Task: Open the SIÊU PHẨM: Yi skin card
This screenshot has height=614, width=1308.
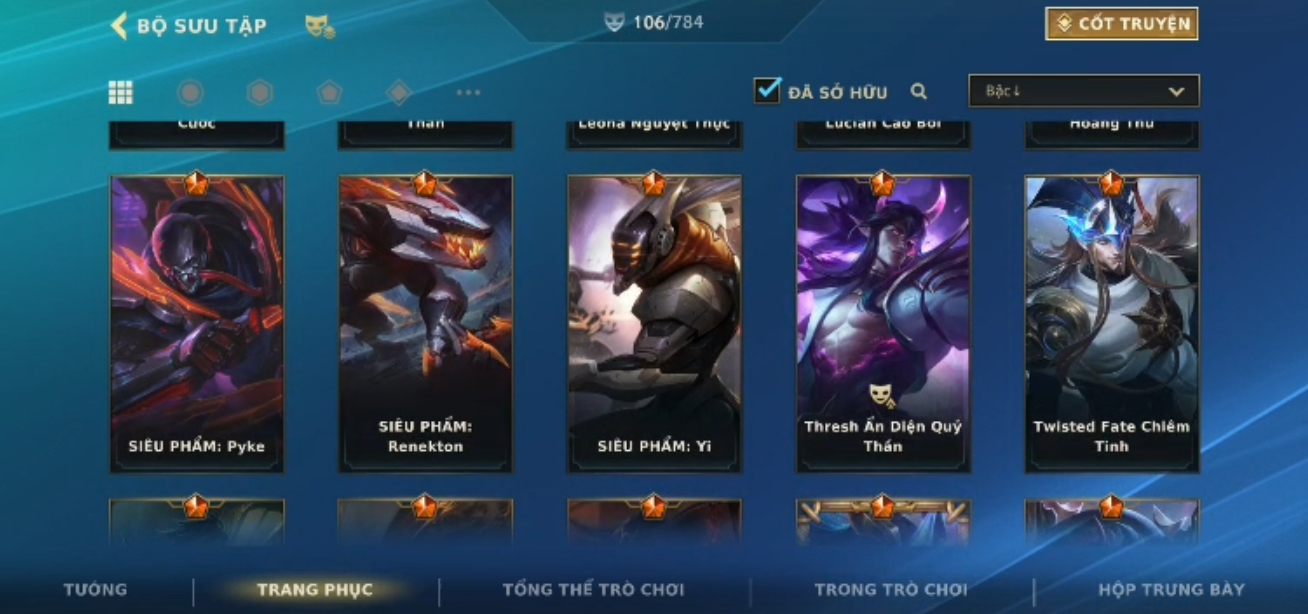Action: [x=654, y=324]
